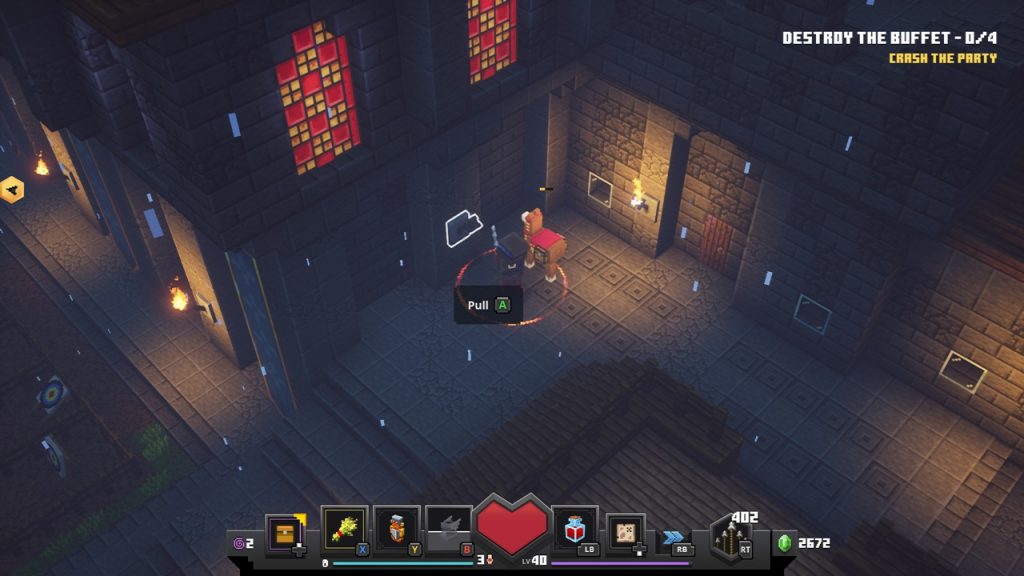Select the yellow offscreen objective marker arrow
Image resolution: width=1024 pixels, height=576 pixels.
[x=11, y=189]
